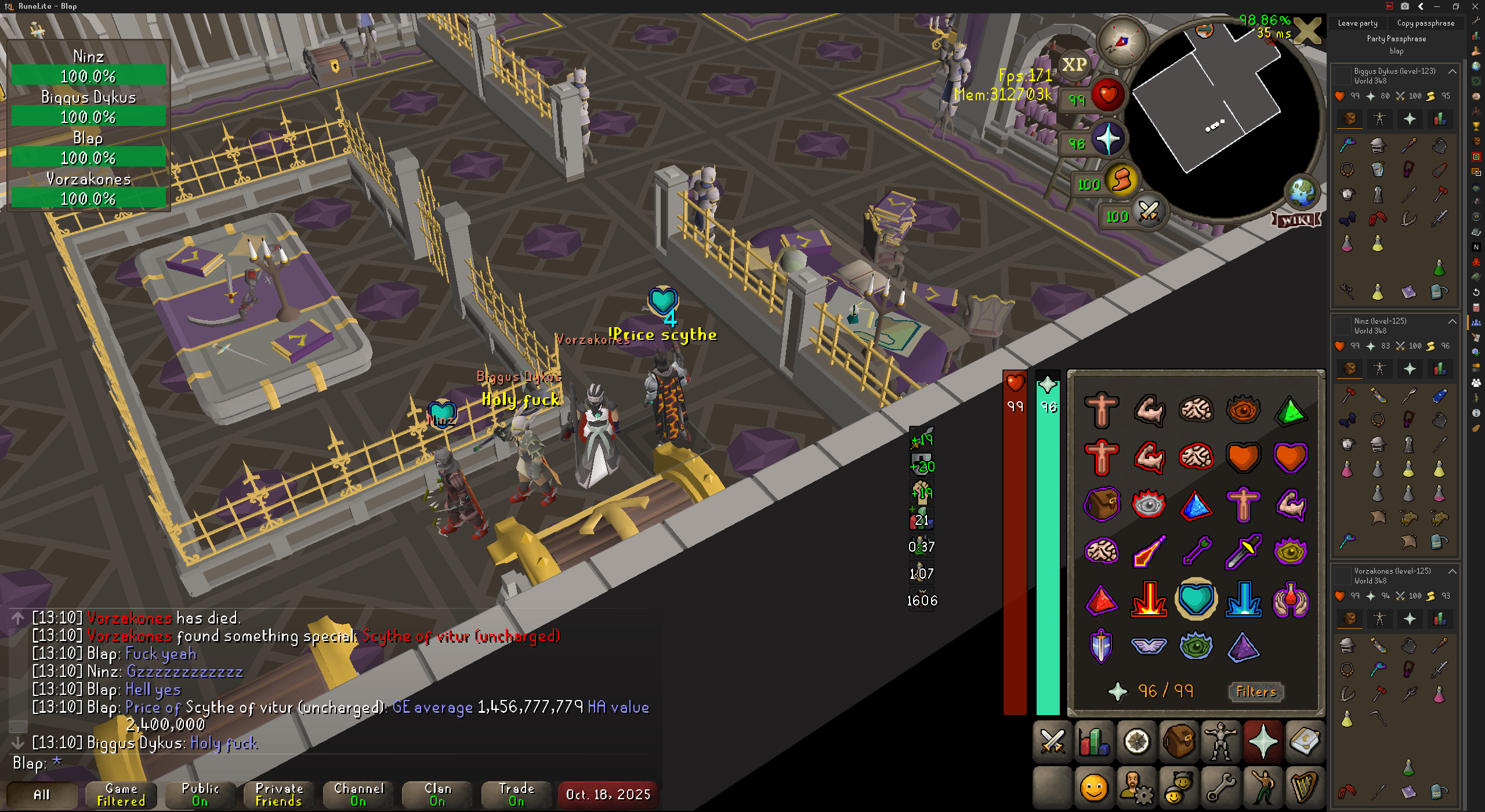Open the Worn Equipment tab

point(1220,741)
